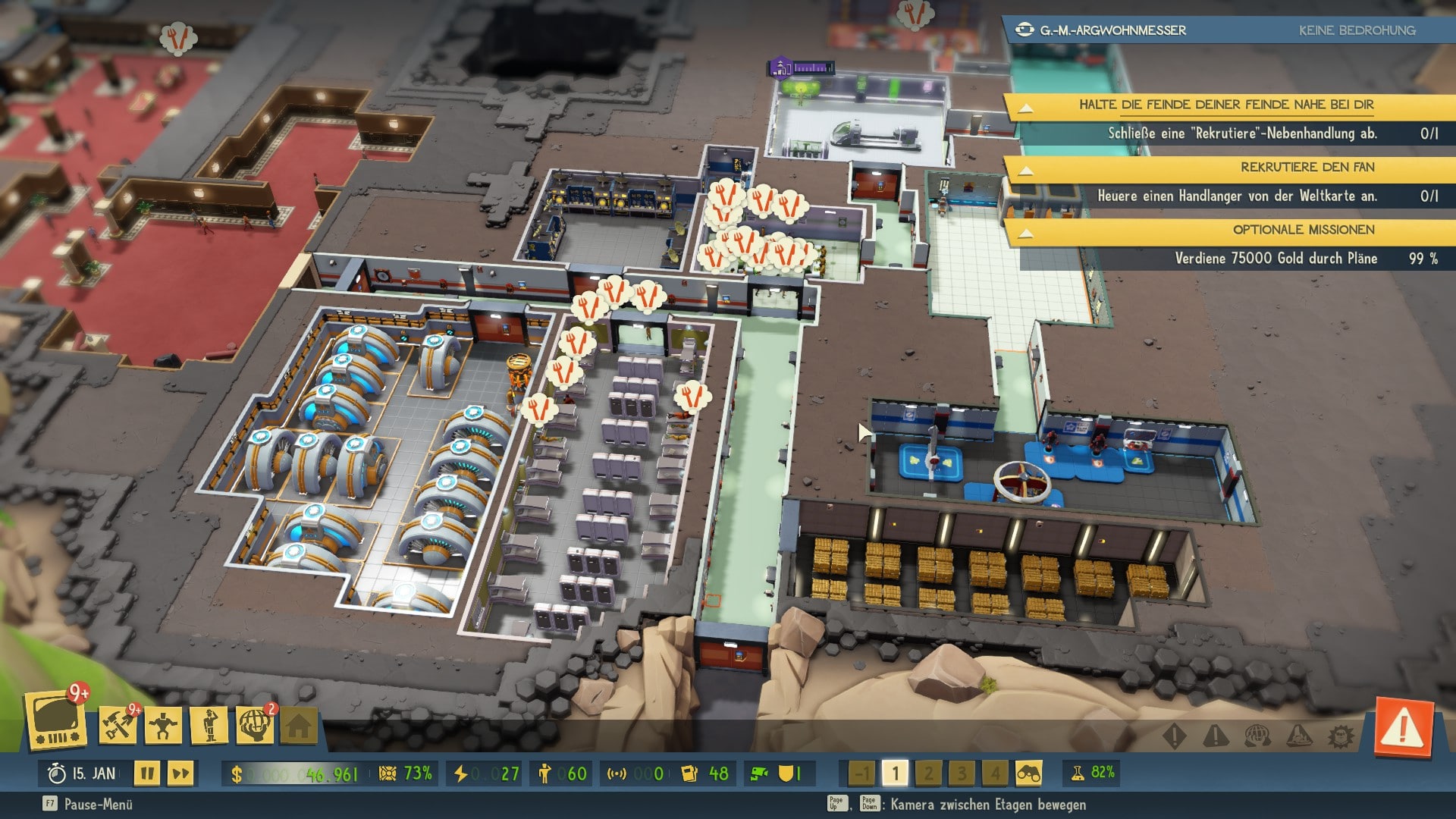The image size is (1456, 819).
Task: Click the red alert warning triangle button
Action: [x=1403, y=729]
